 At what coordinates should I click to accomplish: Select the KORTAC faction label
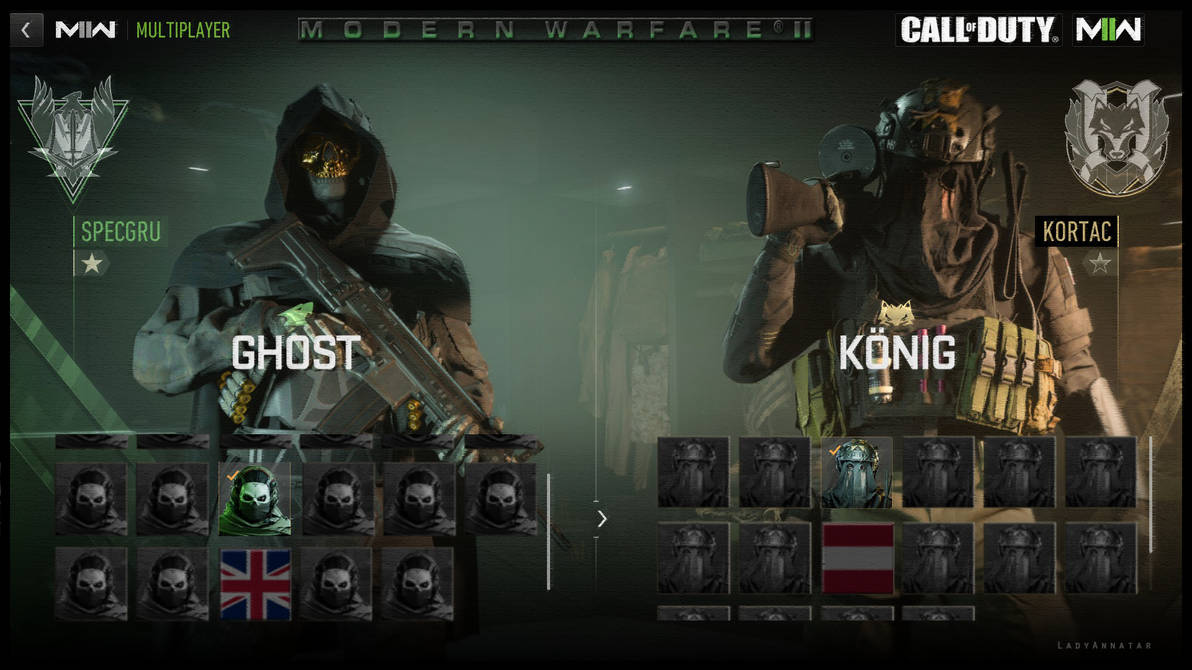1076,232
